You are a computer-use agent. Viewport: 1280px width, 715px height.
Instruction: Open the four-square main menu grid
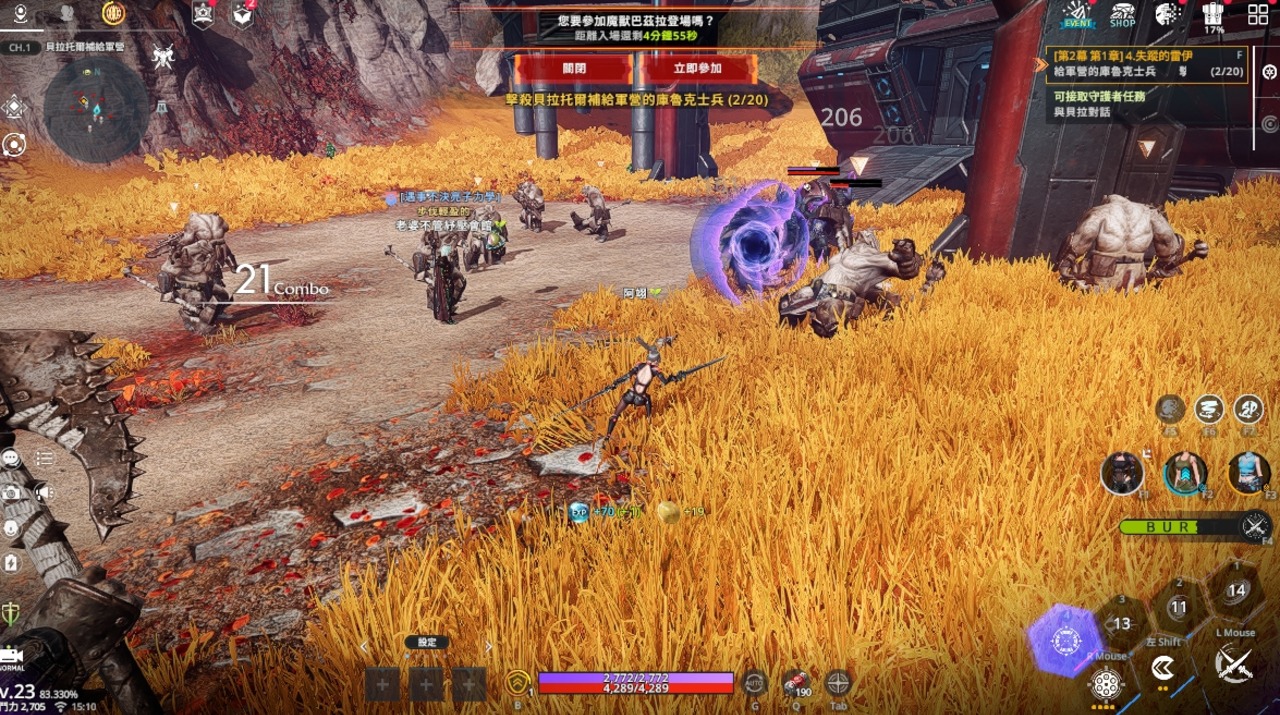pos(1258,15)
